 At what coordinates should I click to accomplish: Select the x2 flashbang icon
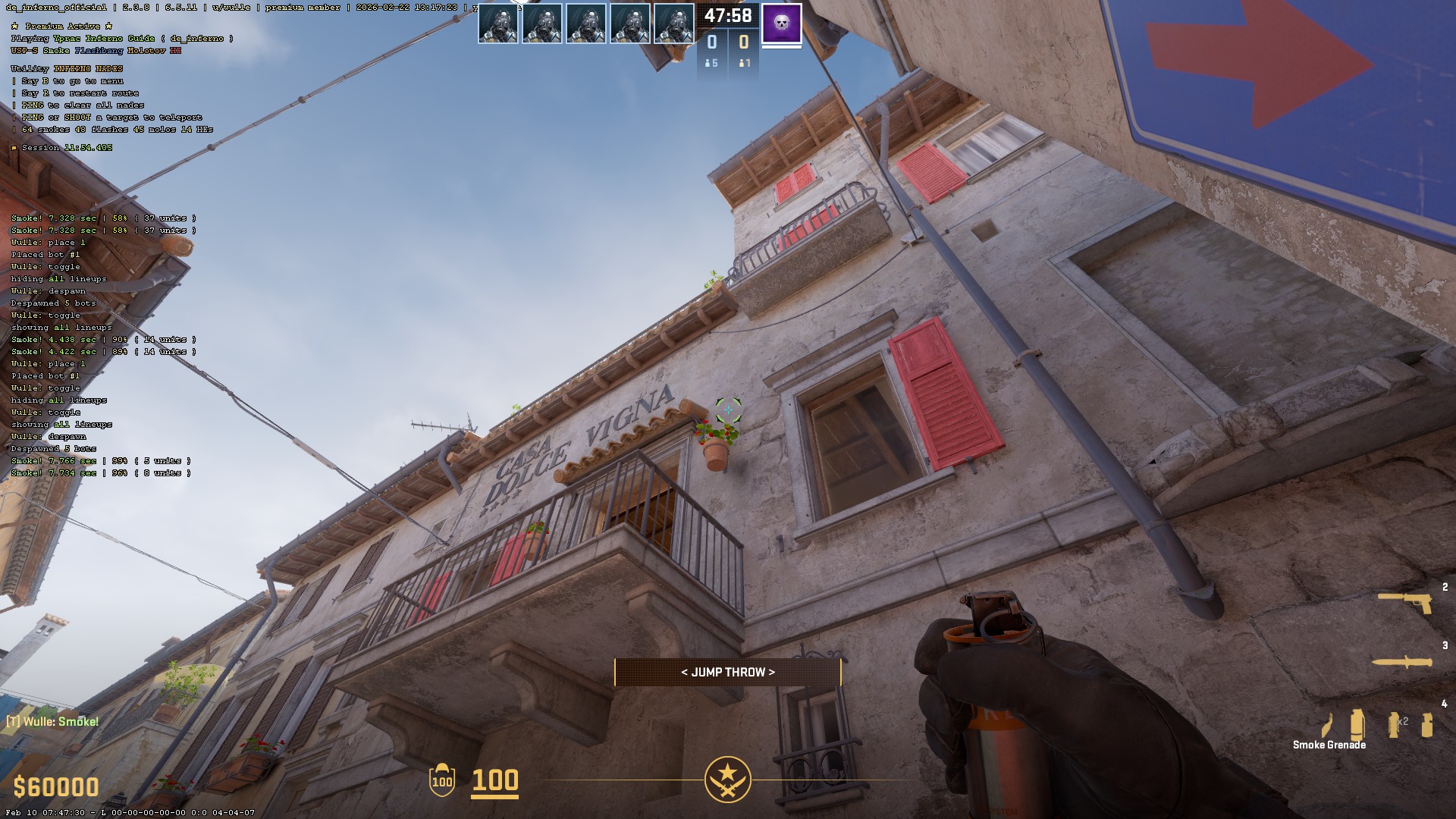(x=1395, y=725)
